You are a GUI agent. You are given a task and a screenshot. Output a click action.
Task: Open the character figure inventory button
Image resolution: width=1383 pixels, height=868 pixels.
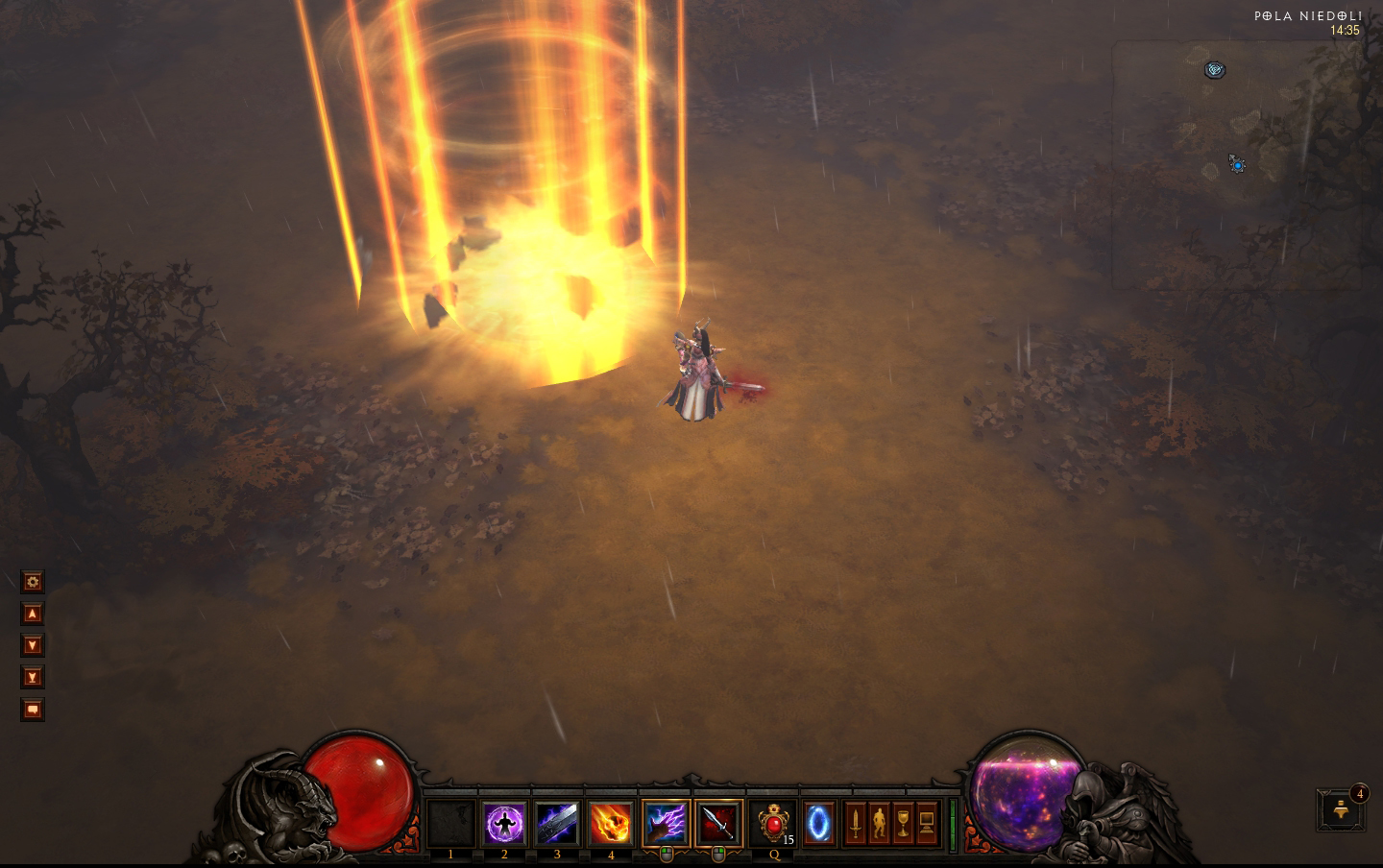coord(879,824)
